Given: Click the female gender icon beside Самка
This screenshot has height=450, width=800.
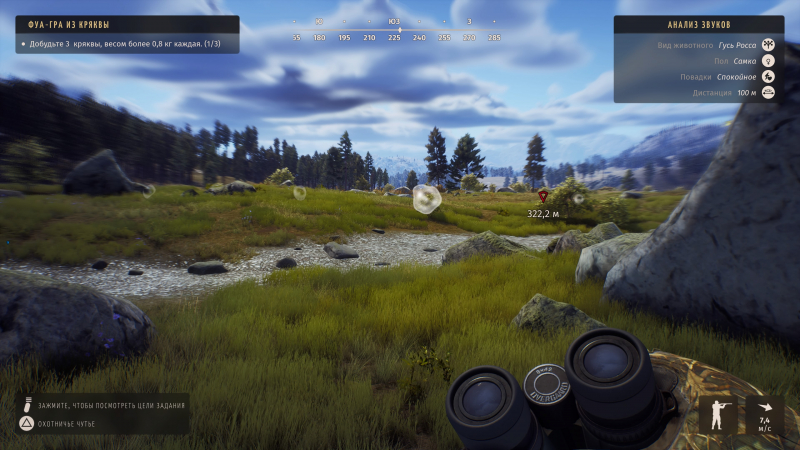Looking at the screenshot, I should [x=769, y=61].
